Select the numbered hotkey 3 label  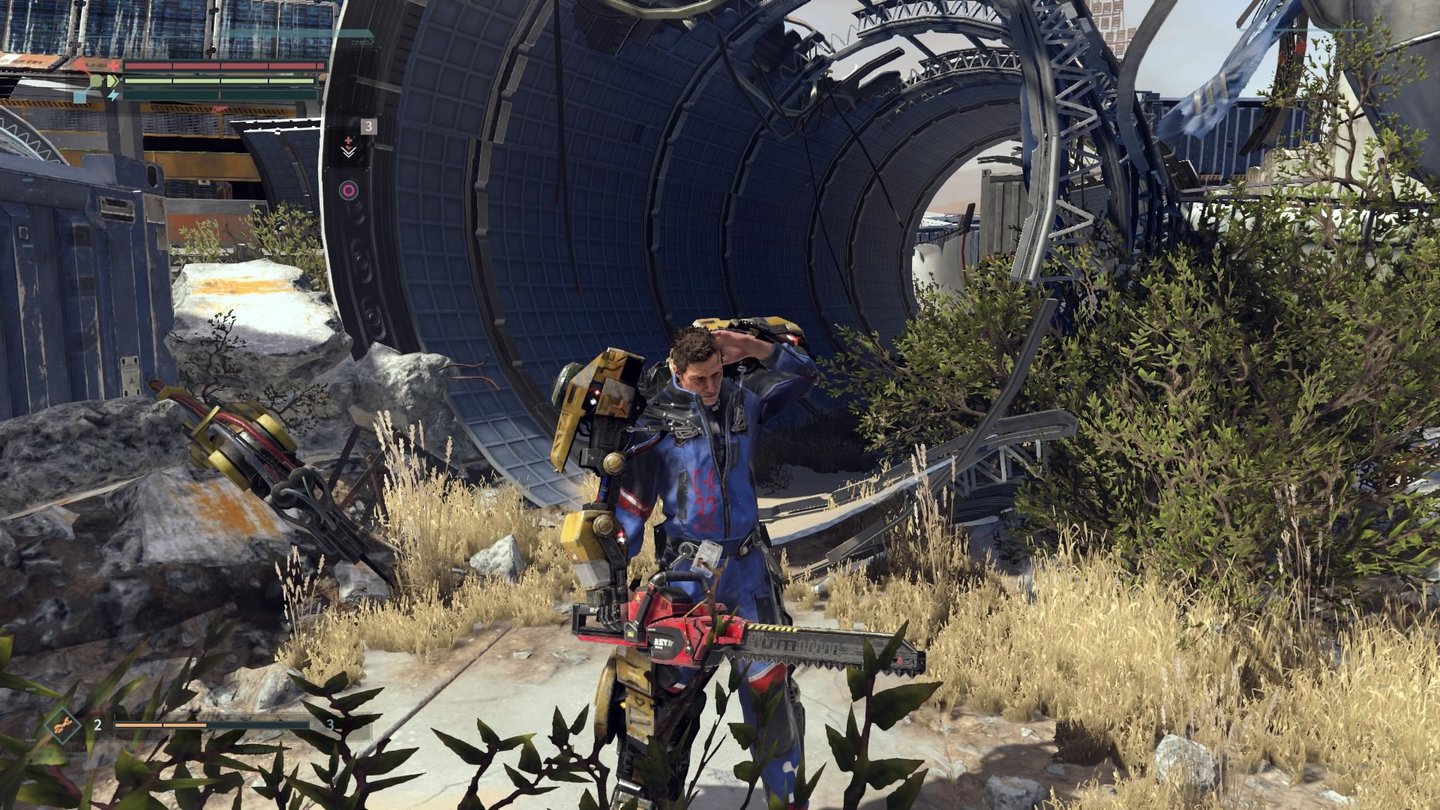coord(369,127)
